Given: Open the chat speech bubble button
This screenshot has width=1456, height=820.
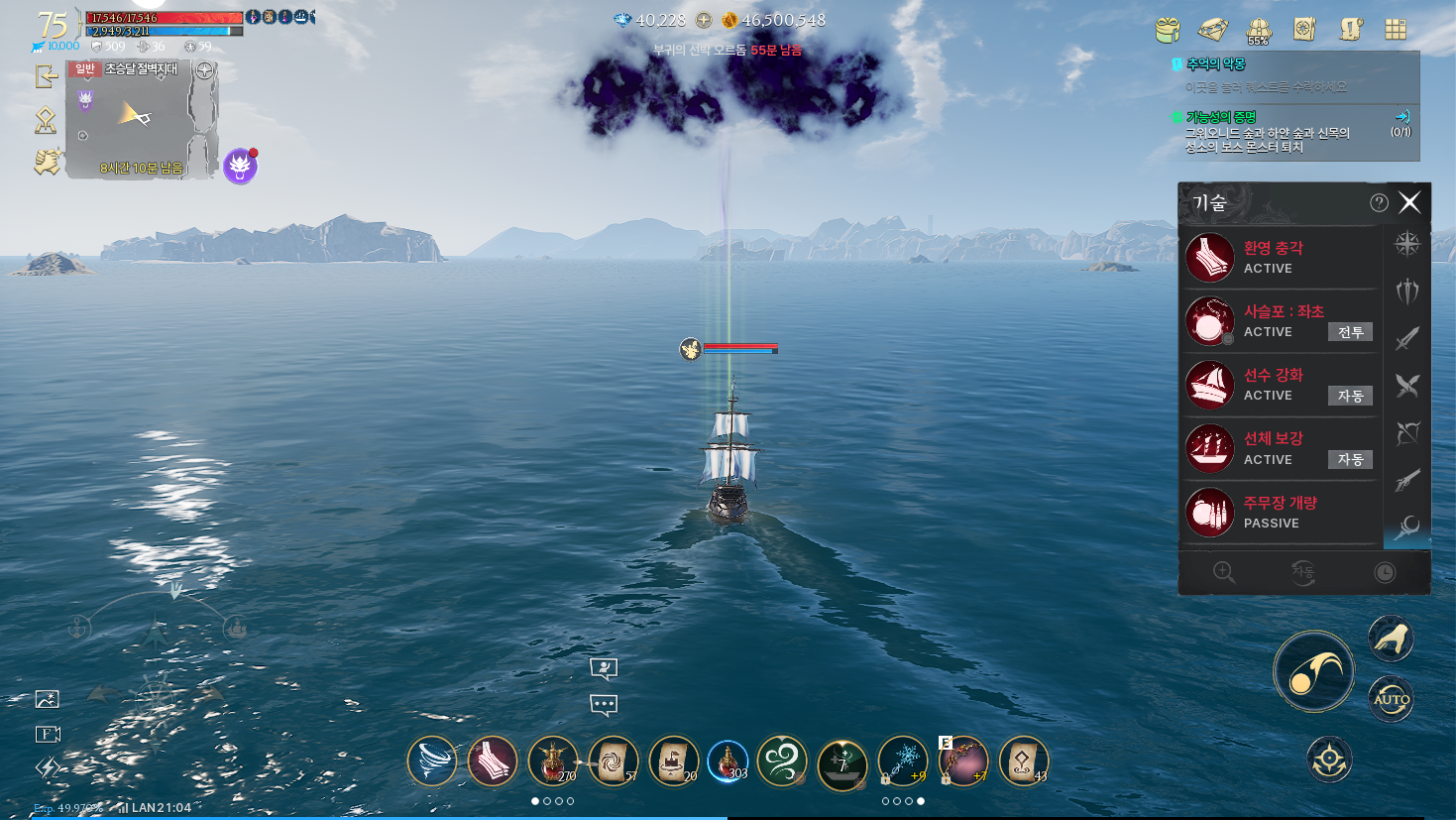Looking at the screenshot, I should 604,705.
